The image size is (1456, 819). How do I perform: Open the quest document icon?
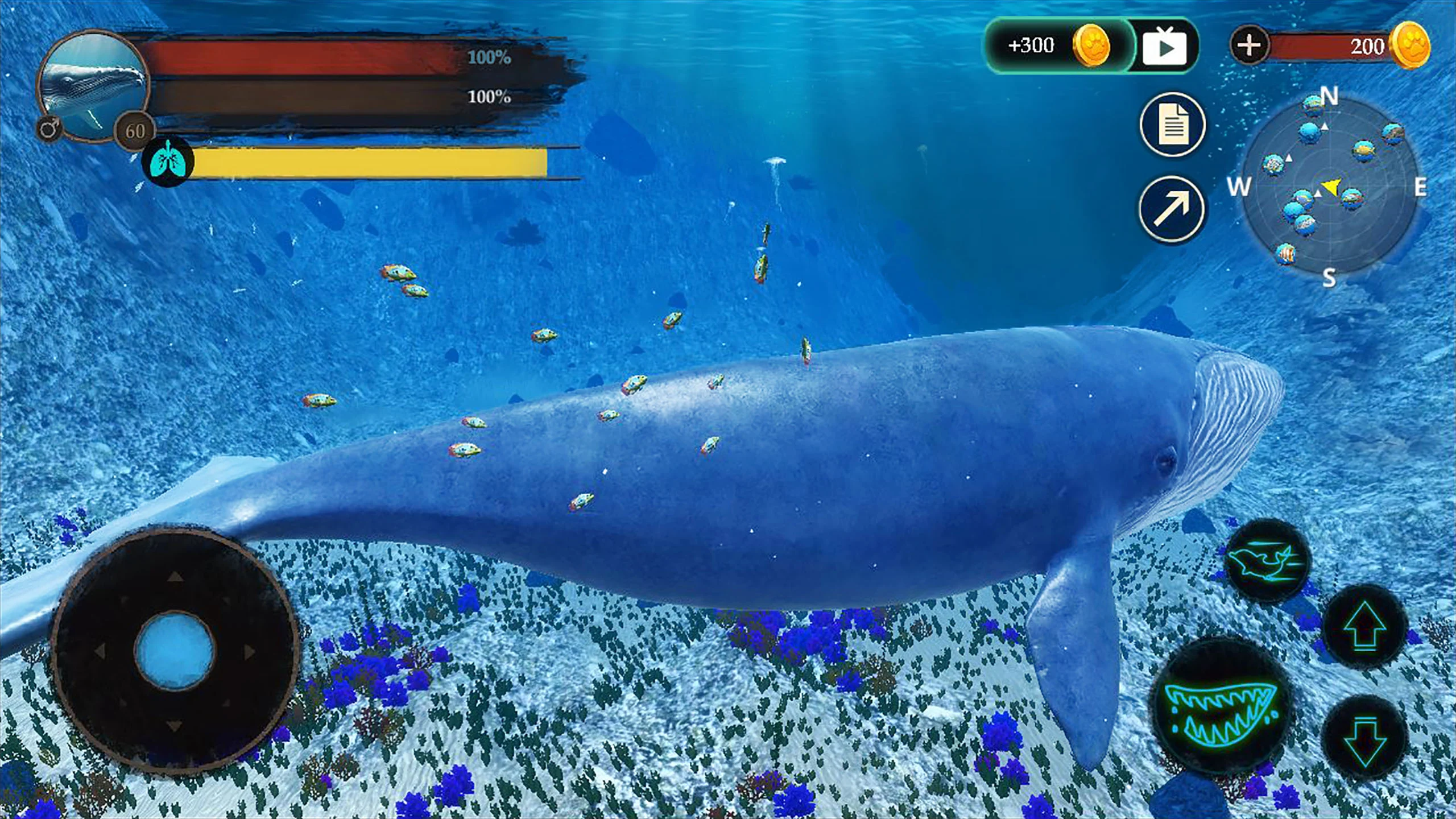coord(1172,125)
